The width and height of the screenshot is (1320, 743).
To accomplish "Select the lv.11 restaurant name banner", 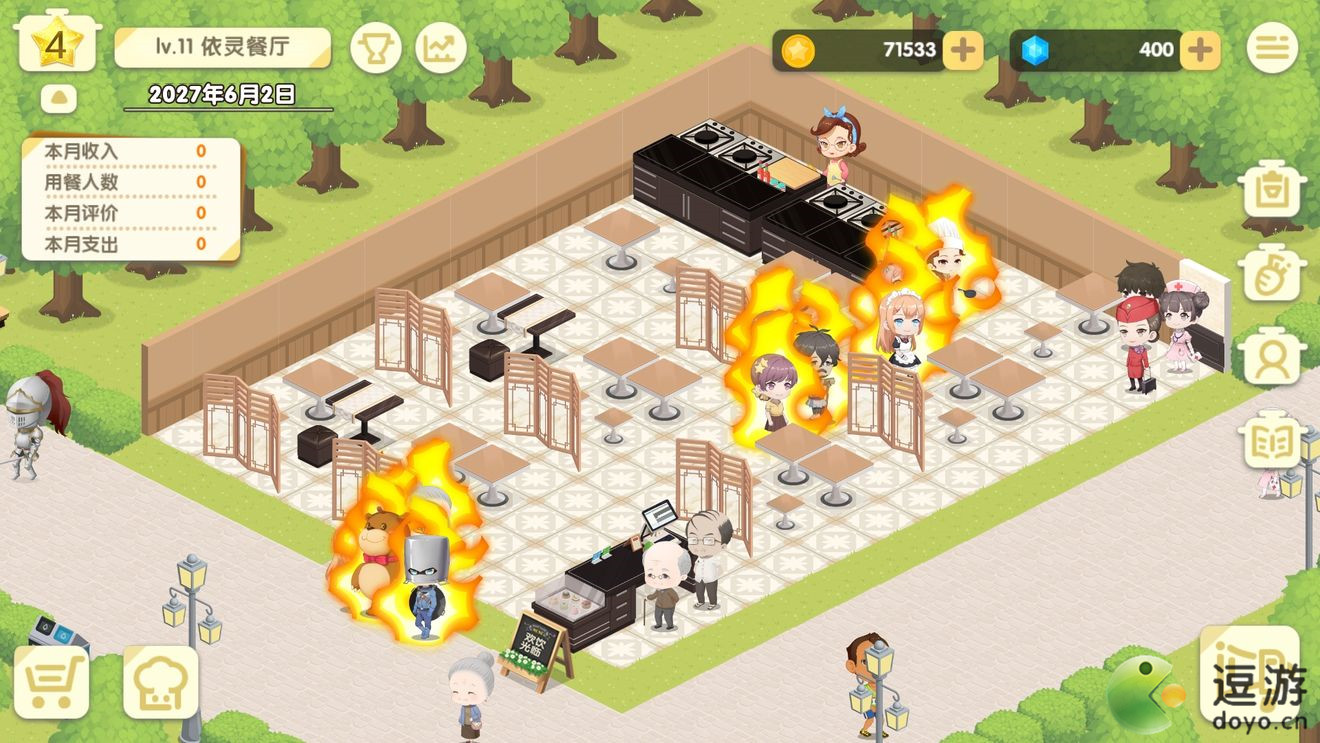I will 222,47.
